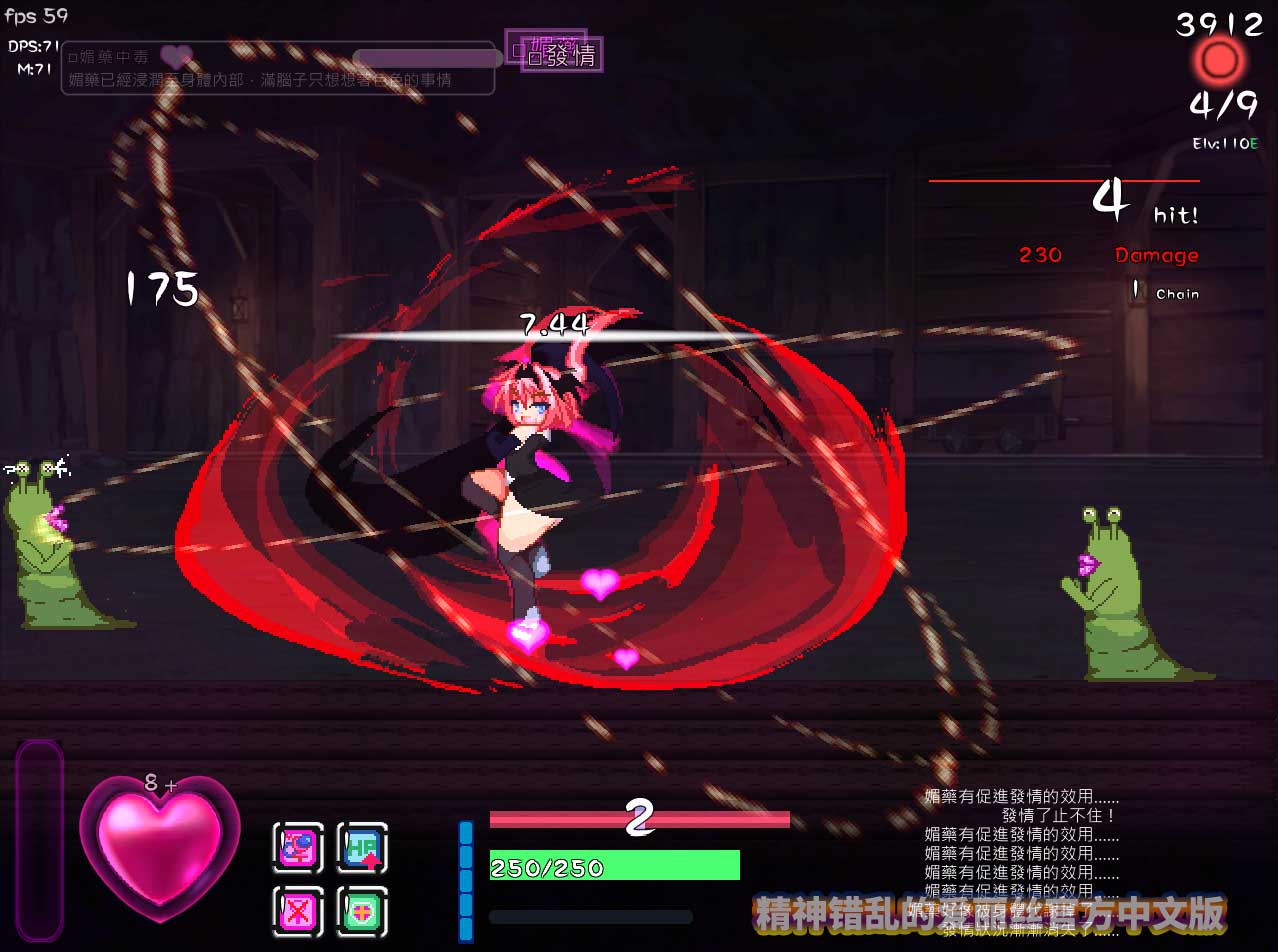The height and width of the screenshot is (952, 1278).
Task: Select the crossed-out pink skill icon
Action: (299, 912)
